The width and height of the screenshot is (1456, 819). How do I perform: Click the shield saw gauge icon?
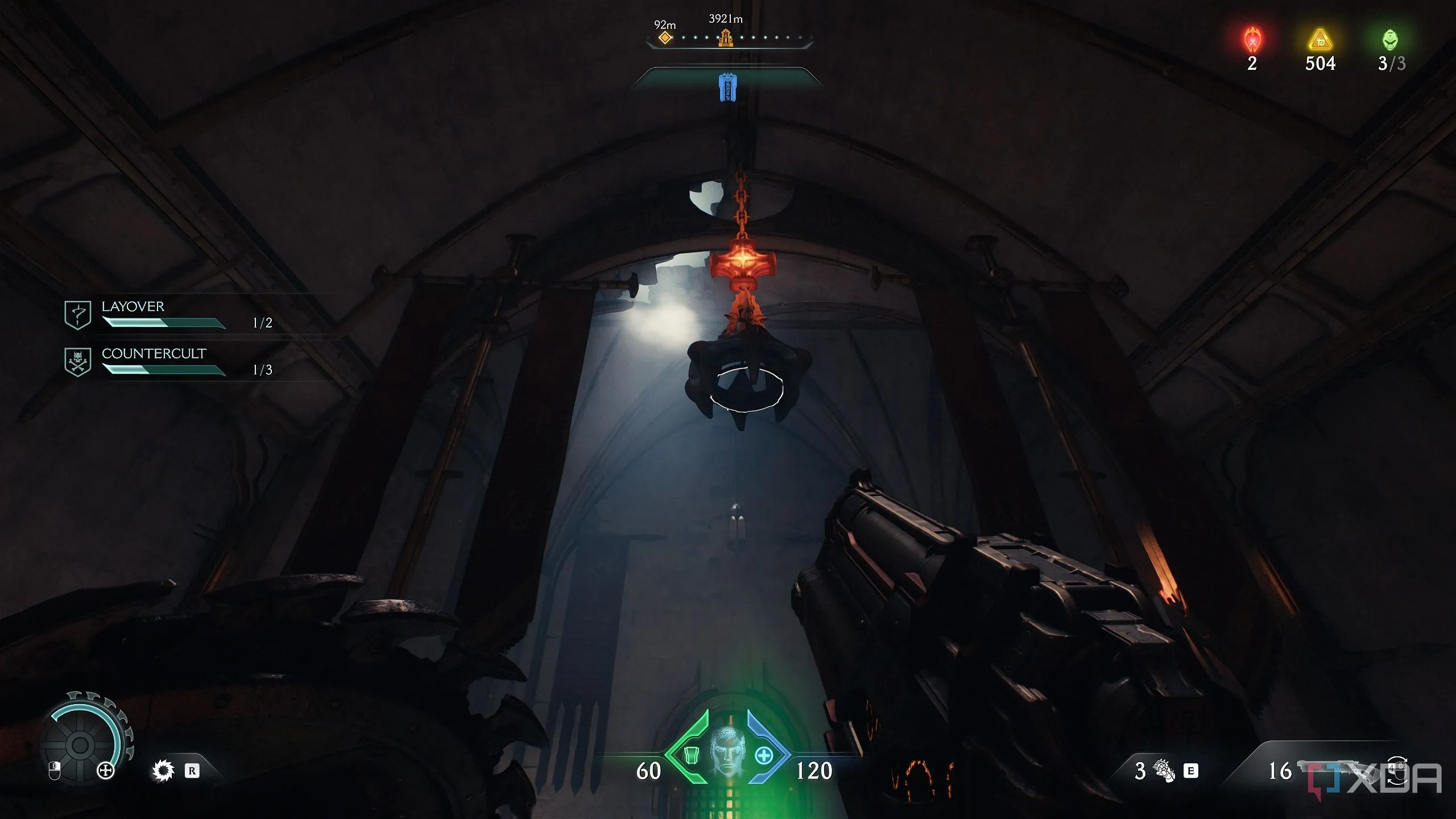click(81, 744)
